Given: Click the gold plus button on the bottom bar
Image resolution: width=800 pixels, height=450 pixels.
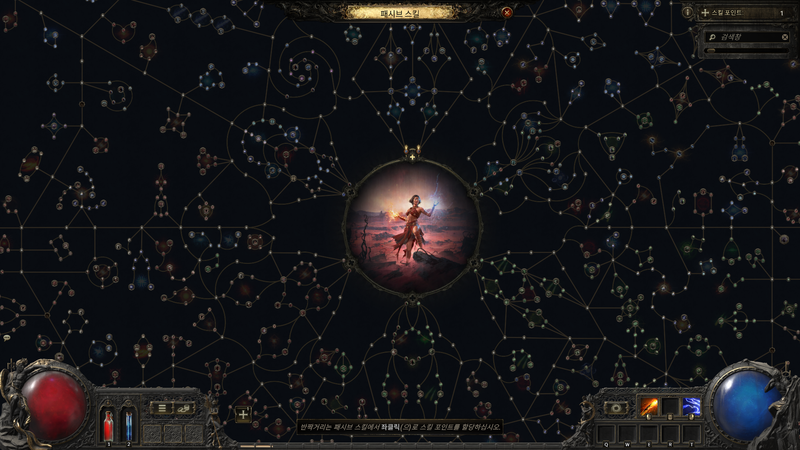Looking at the screenshot, I should click(243, 414).
